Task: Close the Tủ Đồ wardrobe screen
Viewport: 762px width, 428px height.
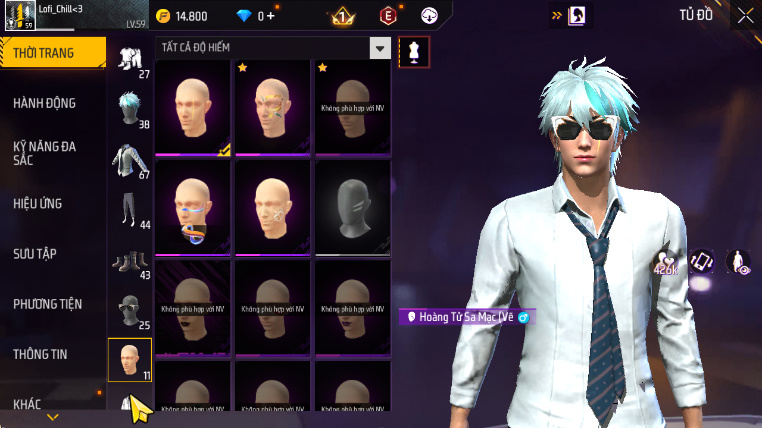Action: coord(745,15)
